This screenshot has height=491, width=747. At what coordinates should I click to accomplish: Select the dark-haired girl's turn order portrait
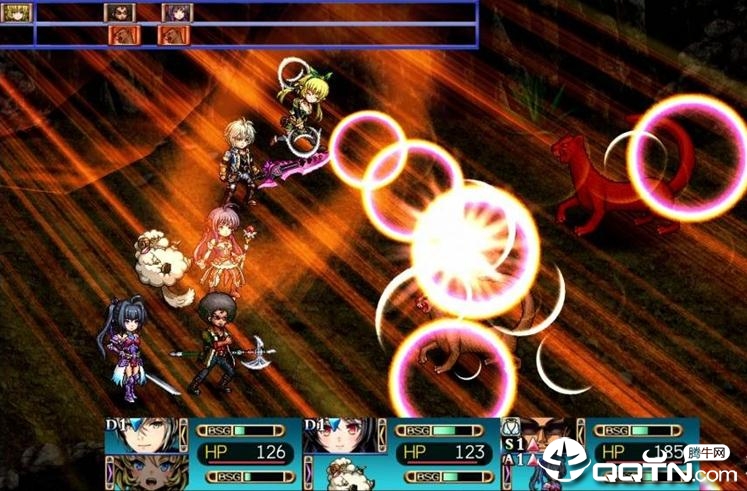177,13
